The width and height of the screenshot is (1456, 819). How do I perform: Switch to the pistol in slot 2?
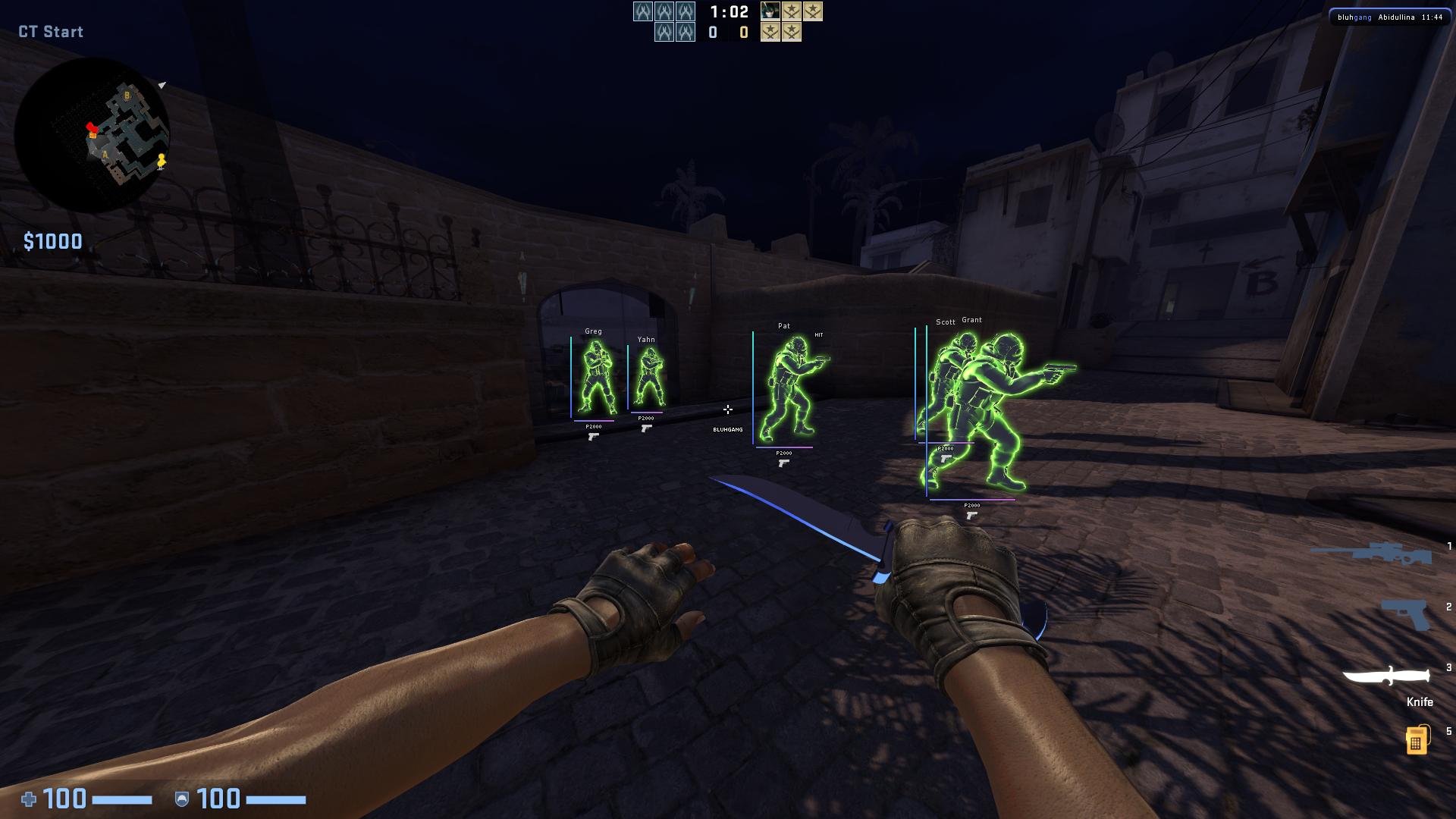tap(1407, 613)
